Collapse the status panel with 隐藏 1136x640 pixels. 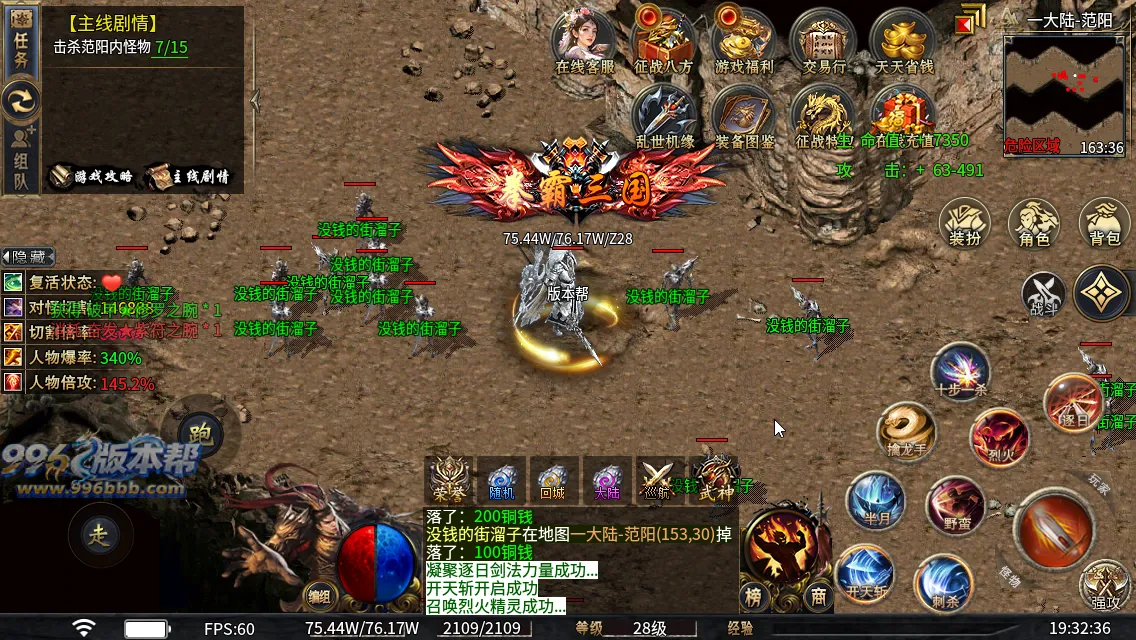click(27, 257)
